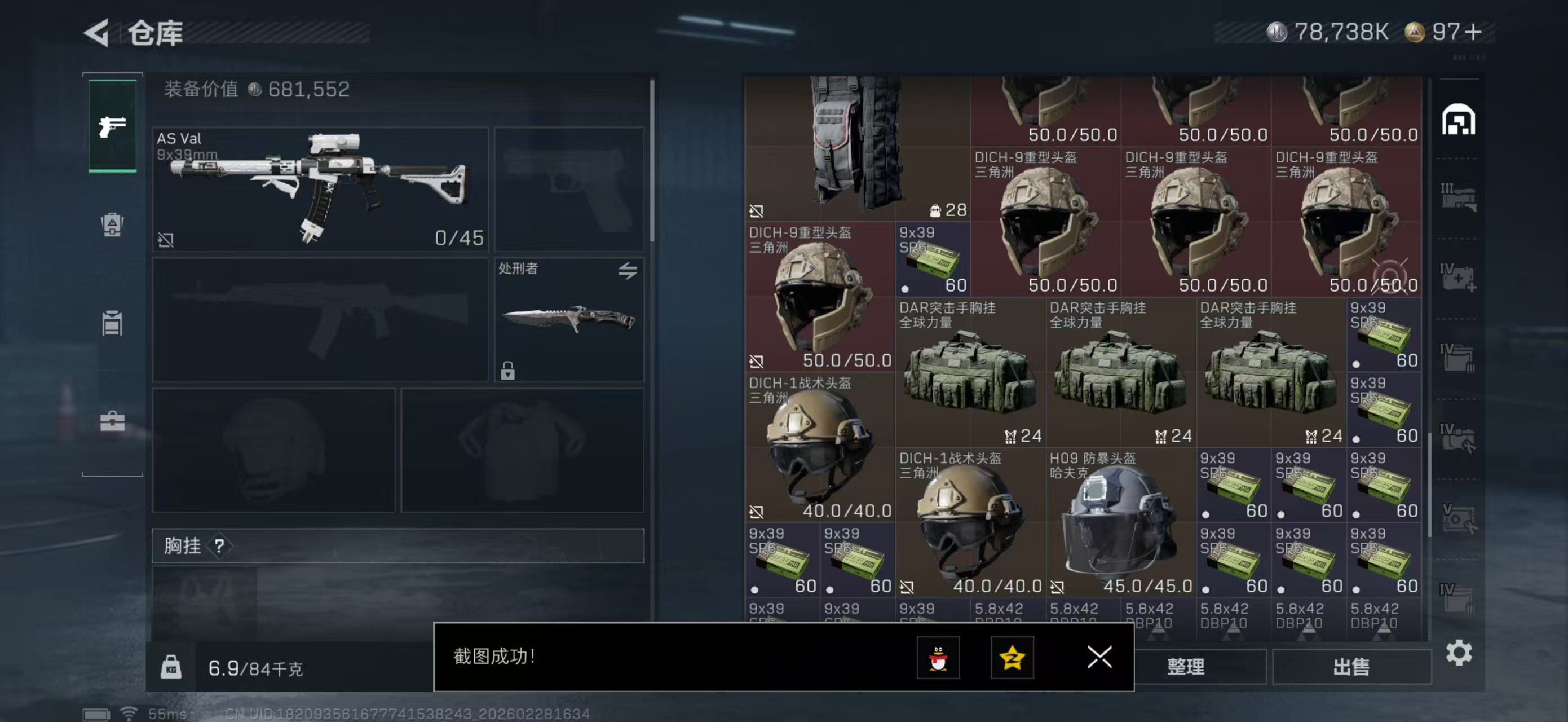The image size is (1568, 722).
Task: Select the equipped AS Val rifle slot
Action: (x=320, y=189)
